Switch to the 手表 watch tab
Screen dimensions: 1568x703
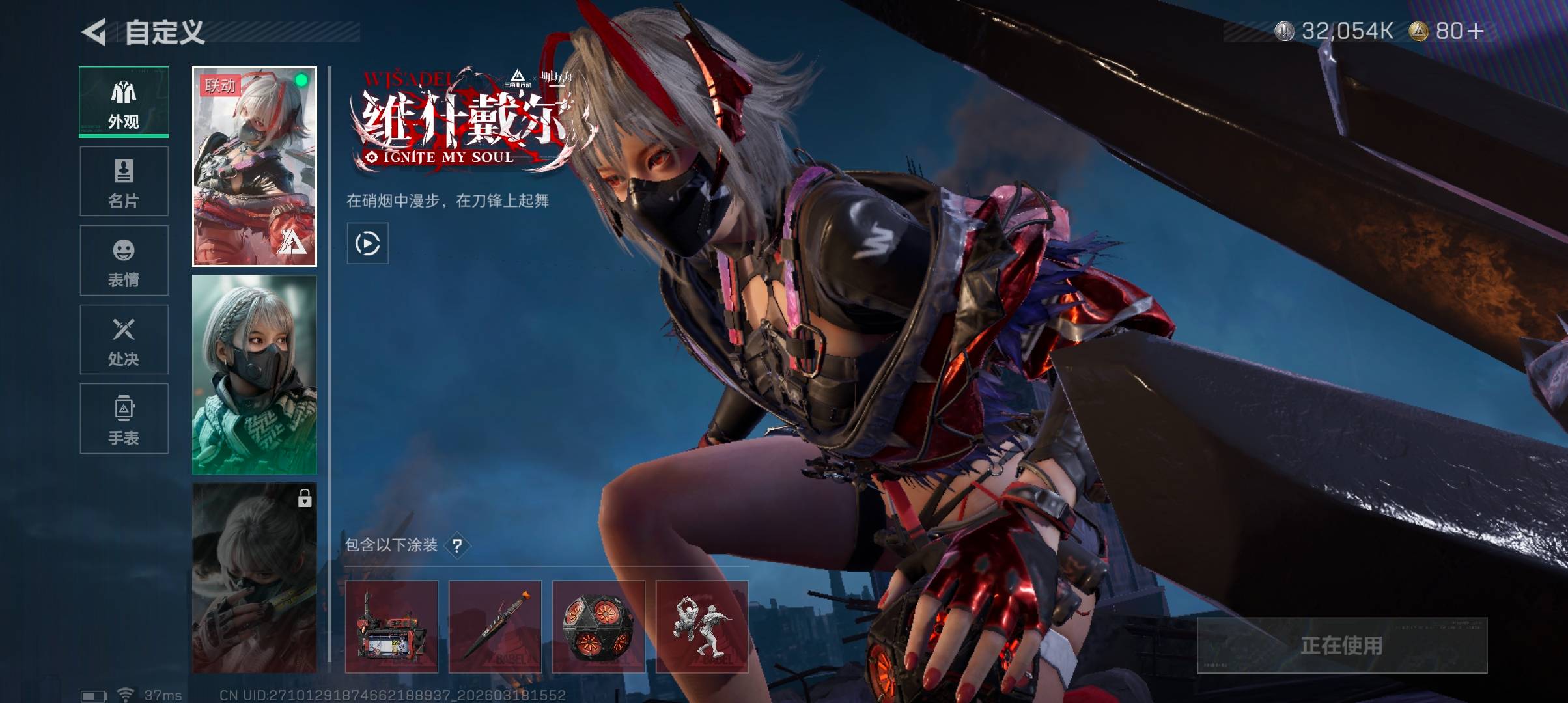pyautogui.click(x=124, y=419)
